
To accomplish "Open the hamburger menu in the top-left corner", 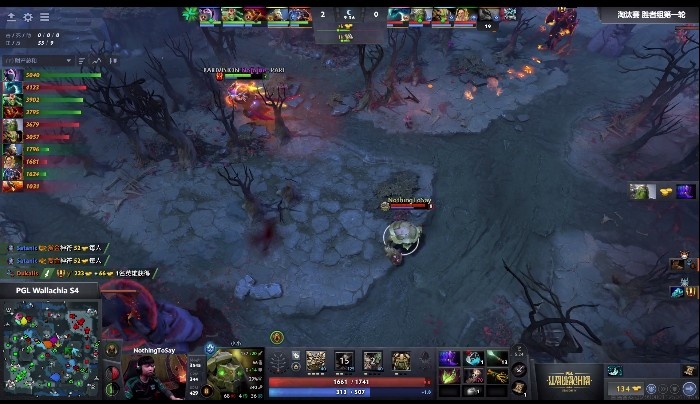I will (44, 17).
